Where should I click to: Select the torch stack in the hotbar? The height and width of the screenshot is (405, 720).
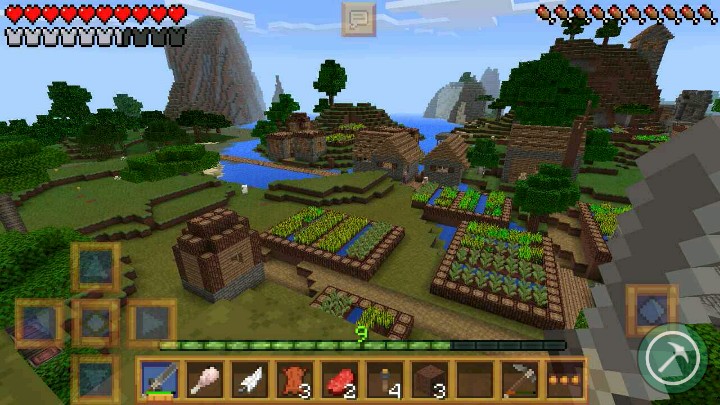coord(385,380)
